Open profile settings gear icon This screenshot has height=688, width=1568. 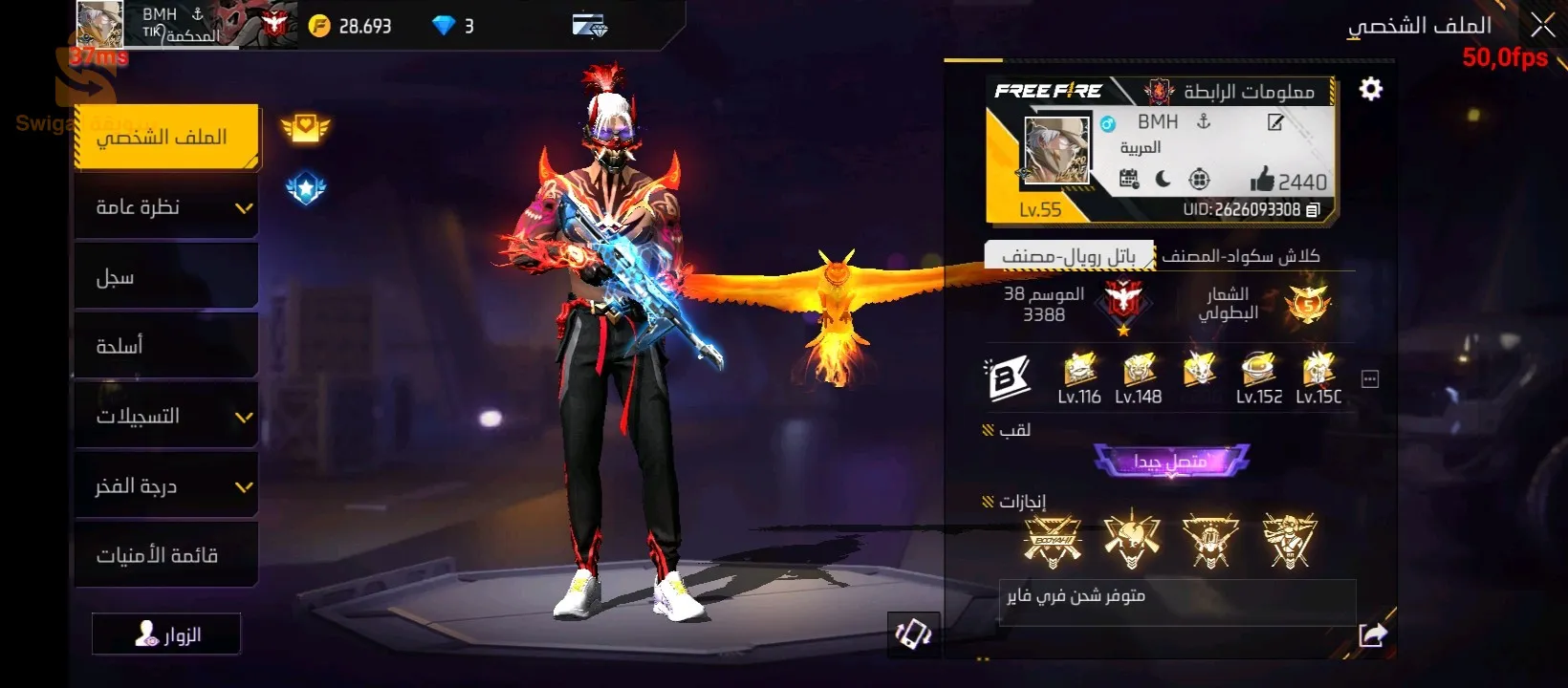(x=1371, y=89)
